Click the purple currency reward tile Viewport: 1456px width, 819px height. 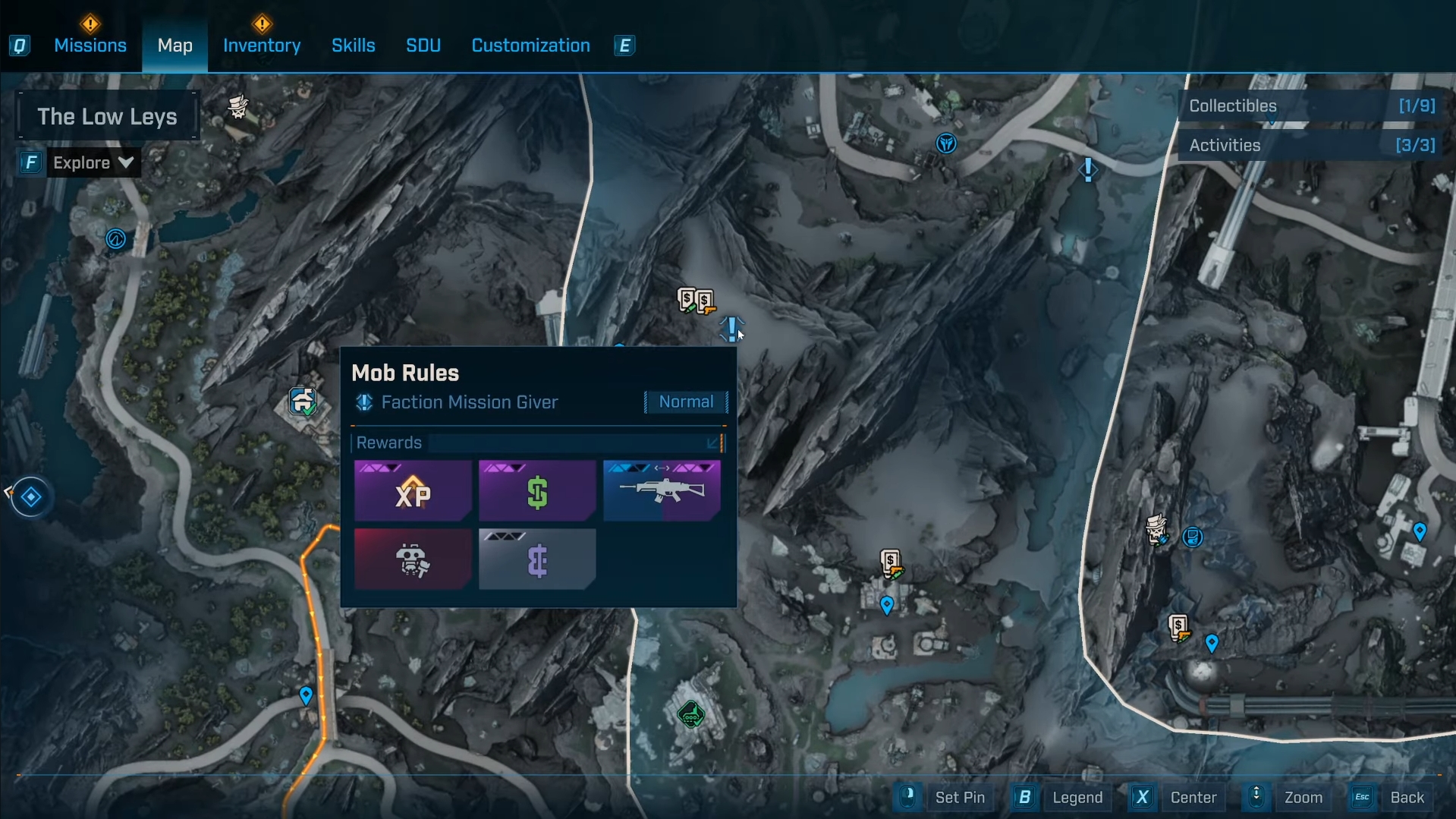click(x=537, y=559)
